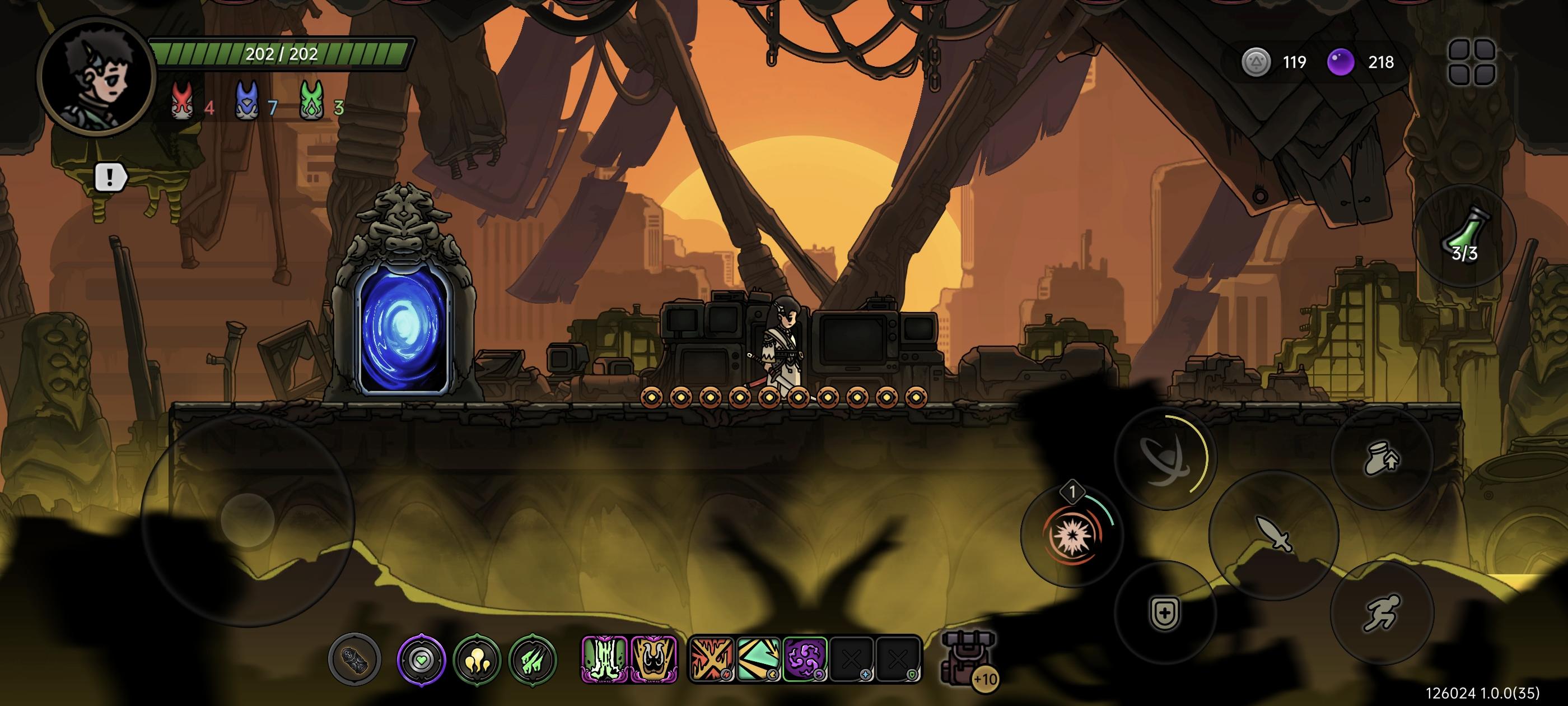This screenshot has height=706, width=1568.
Task: Activate the shield with plus button
Action: pos(1164,611)
